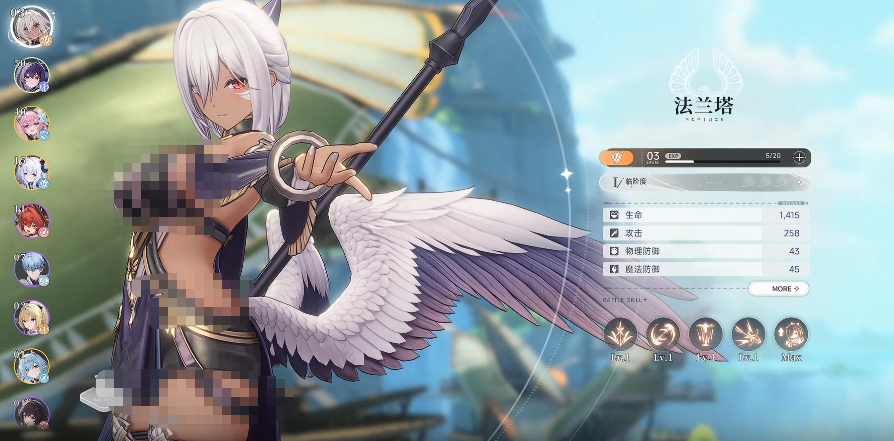Pick the blonde character portrait
Viewport: 894px width, 441px height.
point(31,317)
